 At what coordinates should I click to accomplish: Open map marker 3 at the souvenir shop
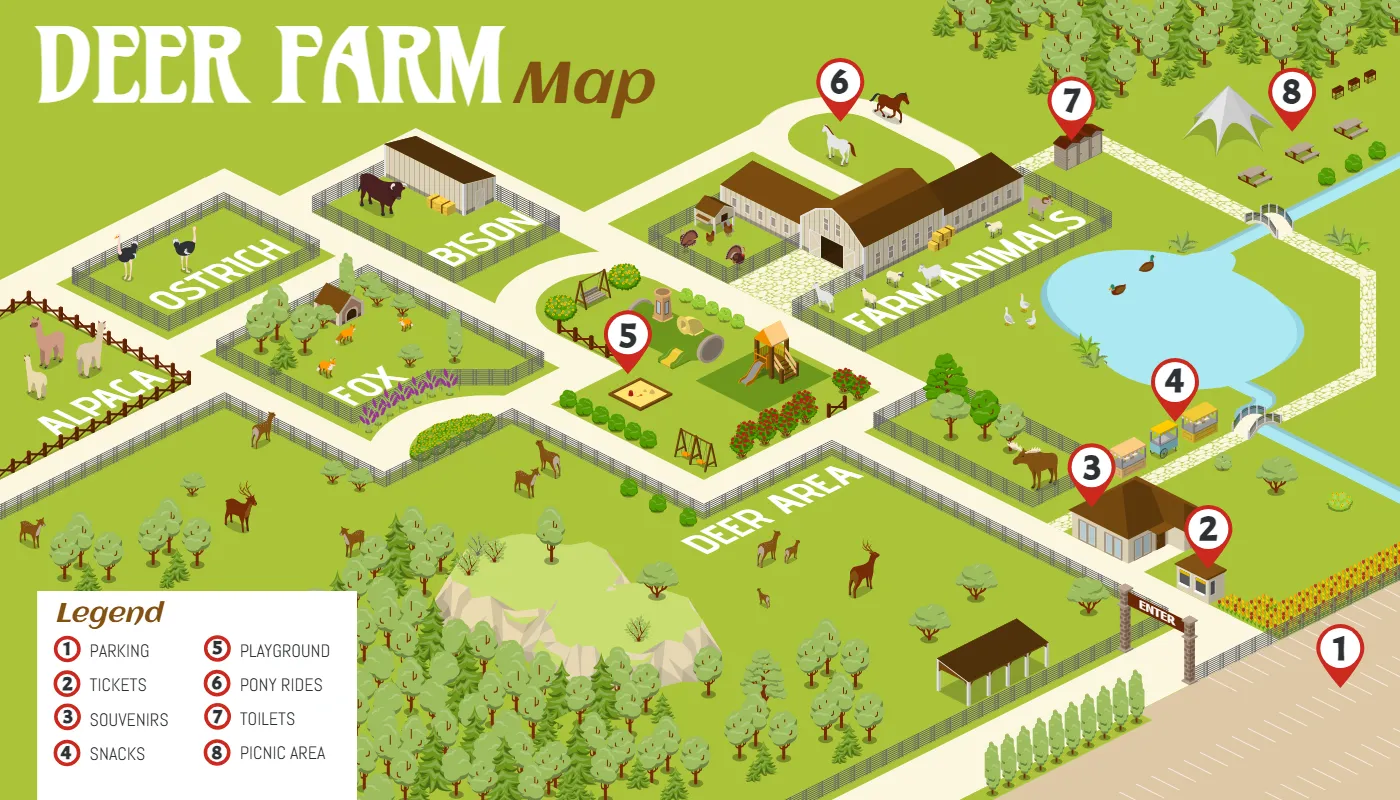click(1091, 469)
